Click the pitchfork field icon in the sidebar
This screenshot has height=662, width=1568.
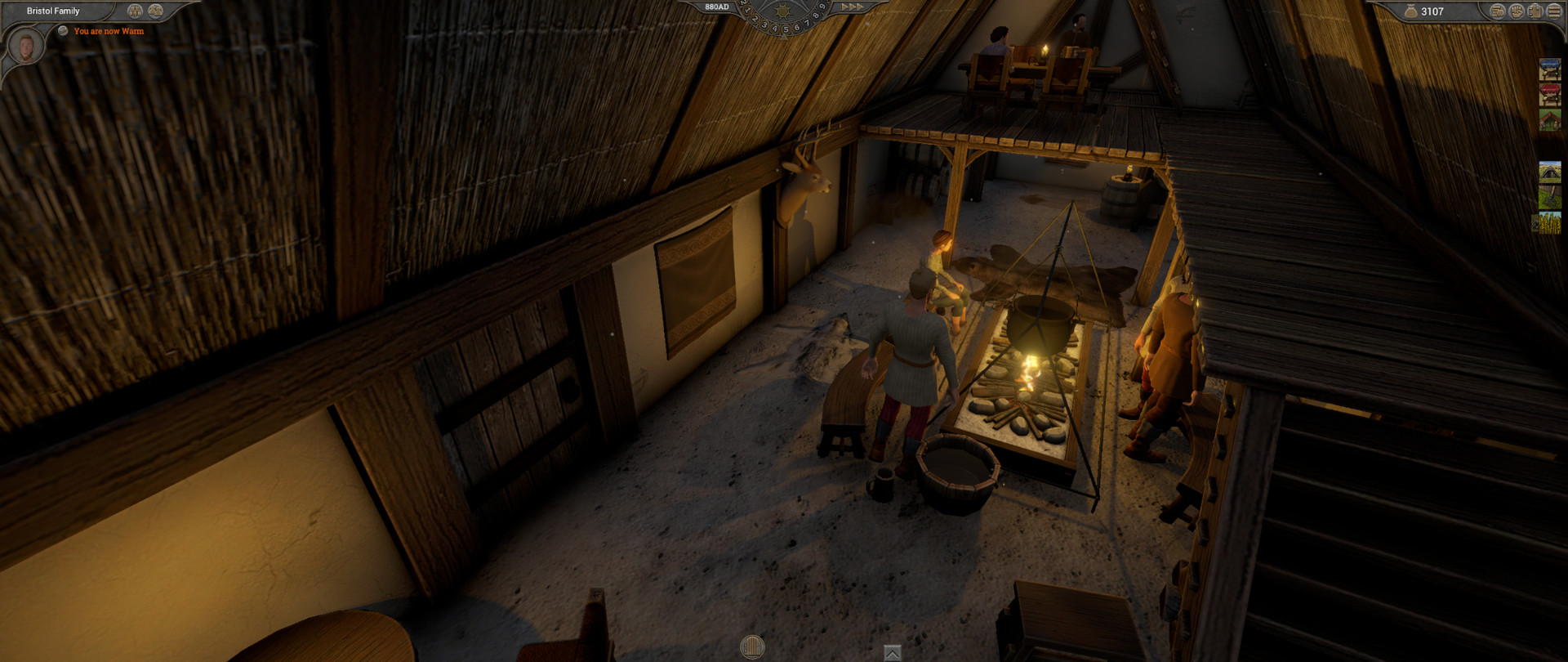[x=1552, y=198]
